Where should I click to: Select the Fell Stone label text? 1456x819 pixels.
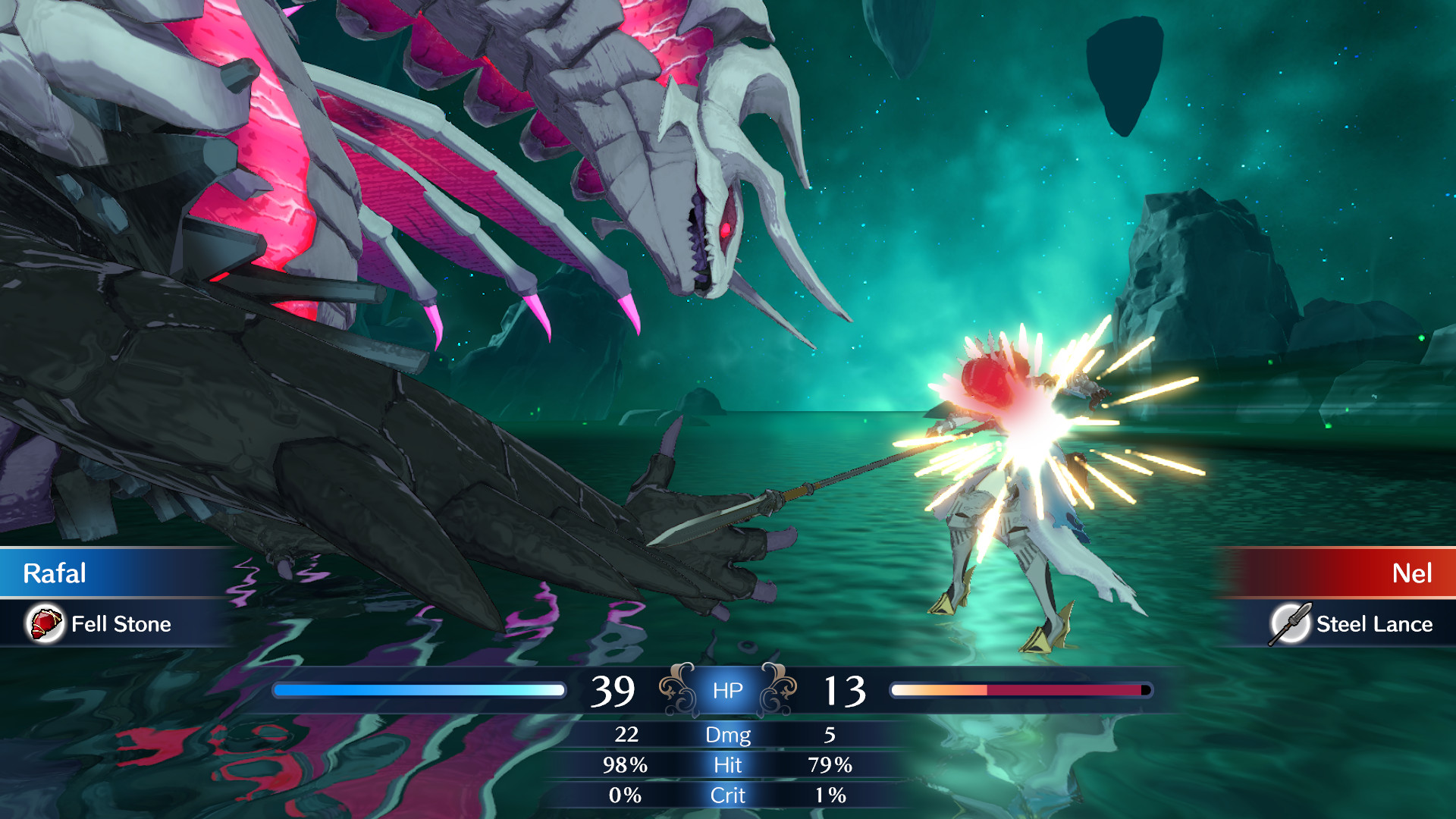(121, 625)
